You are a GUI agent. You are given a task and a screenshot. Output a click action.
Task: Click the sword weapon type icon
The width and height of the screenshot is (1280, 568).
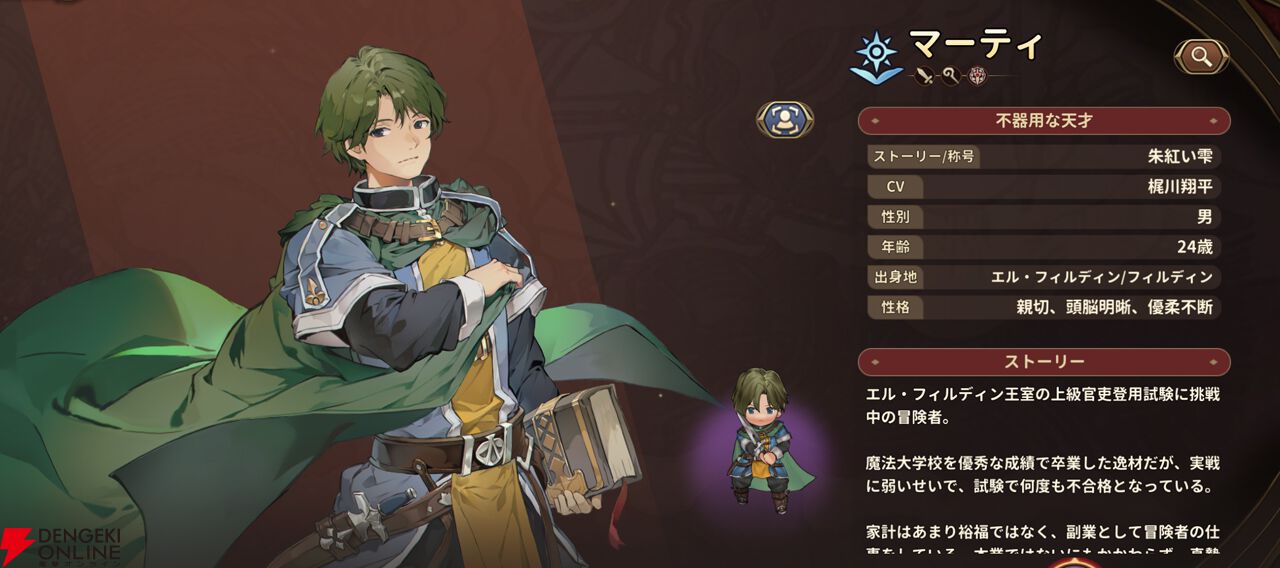pos(923,75)
